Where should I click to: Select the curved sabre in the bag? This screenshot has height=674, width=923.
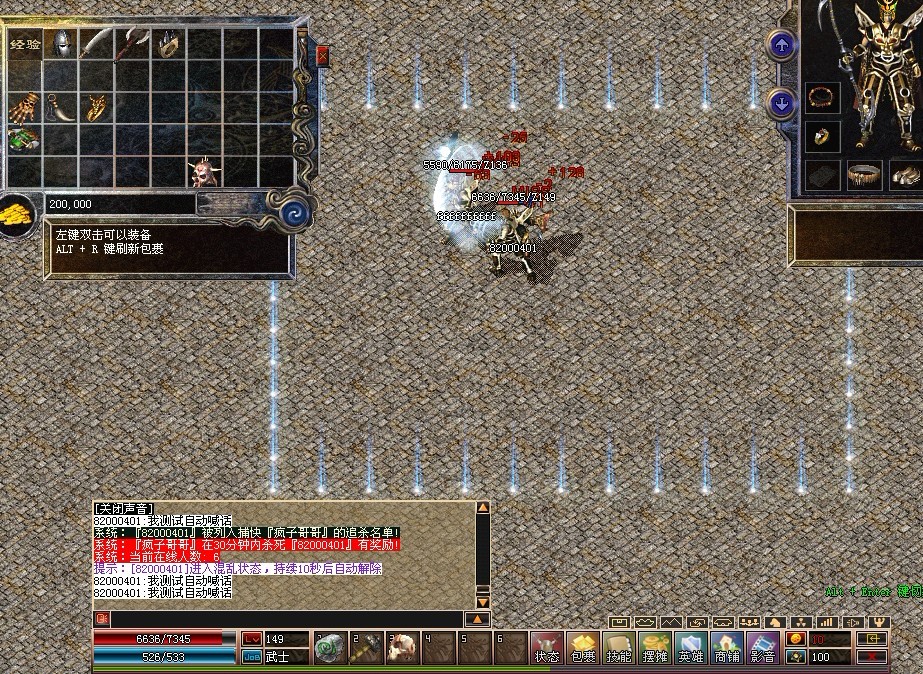[x=97, y=43]
